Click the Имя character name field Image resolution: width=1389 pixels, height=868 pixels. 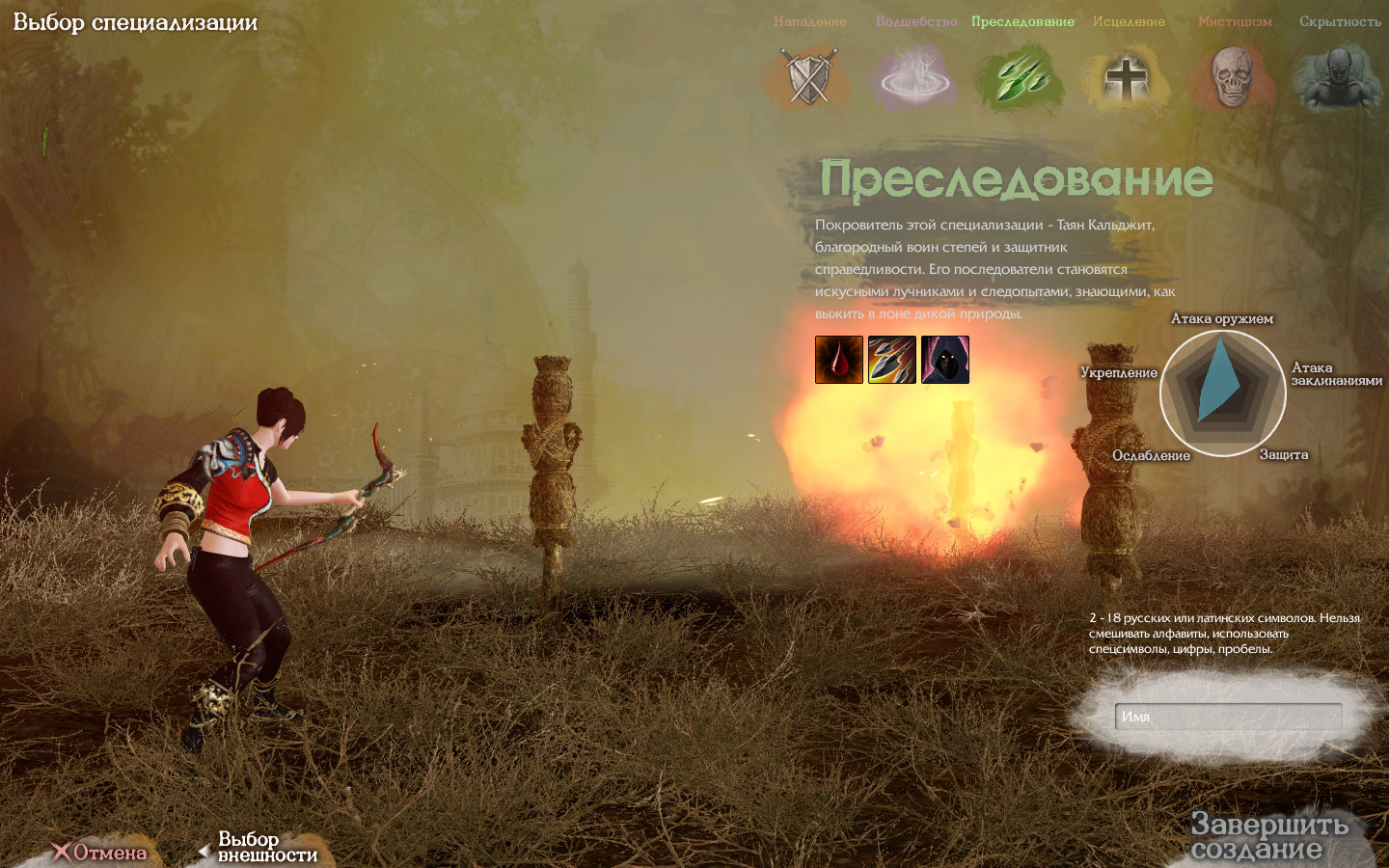pyautogui.click(x=1228, y=717)
